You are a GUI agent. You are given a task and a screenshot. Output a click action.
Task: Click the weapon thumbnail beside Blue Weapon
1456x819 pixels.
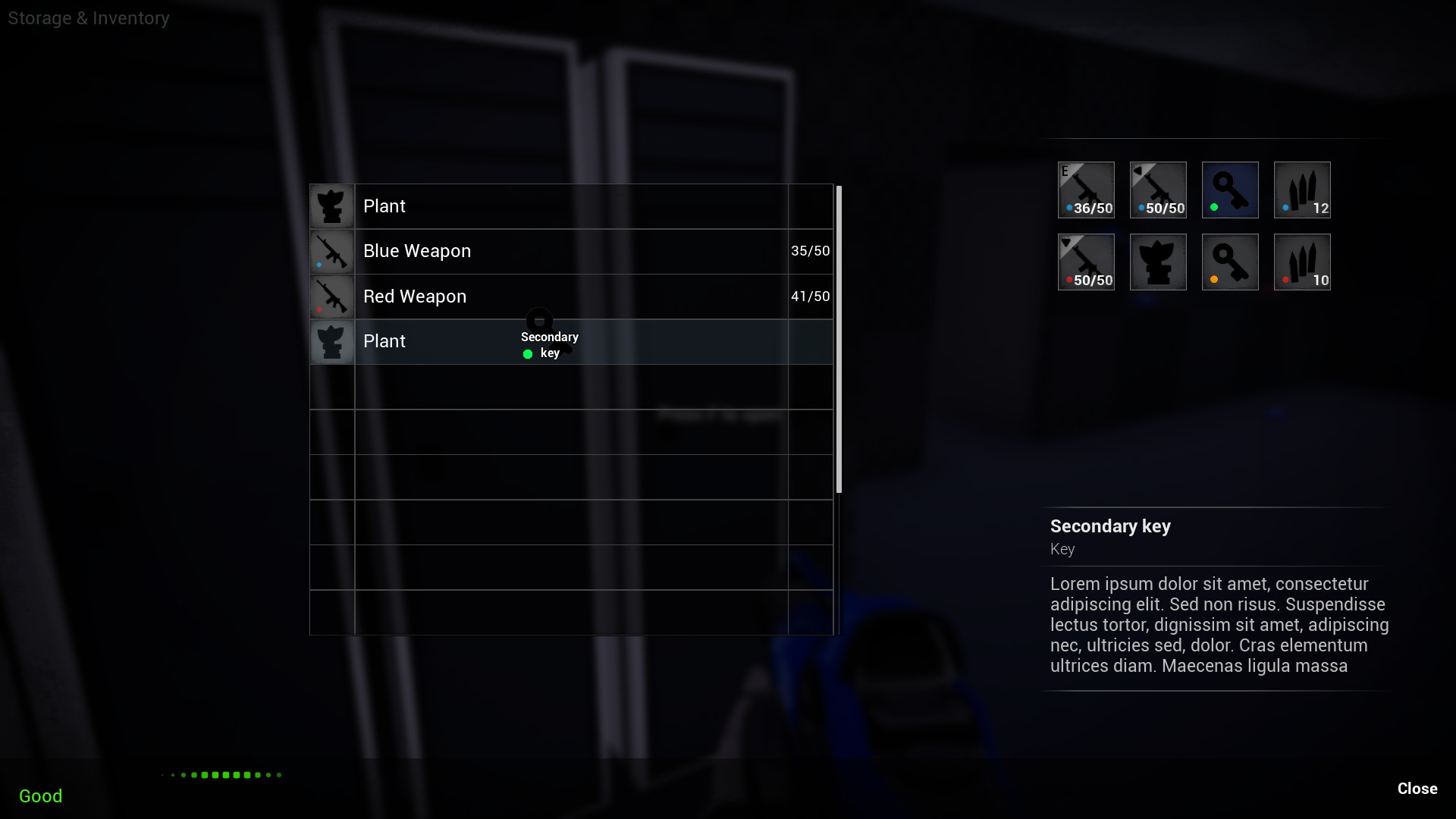point(332,251)
